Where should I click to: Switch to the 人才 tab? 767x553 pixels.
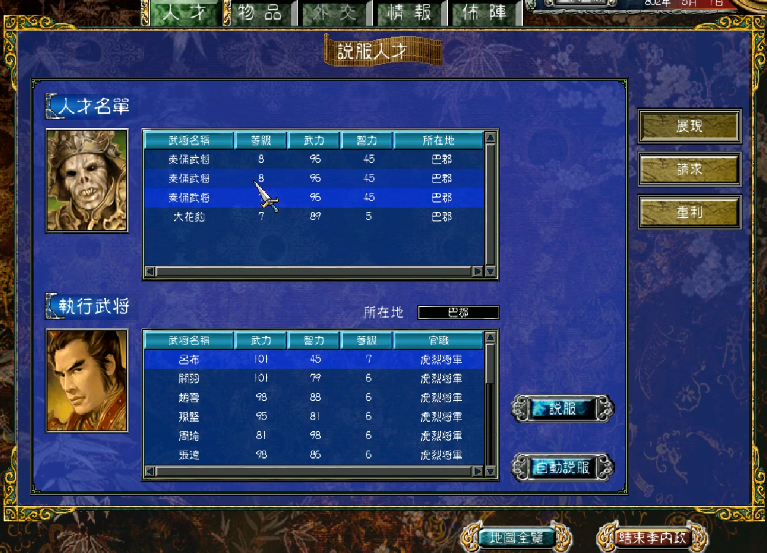(x=189, y=13)
